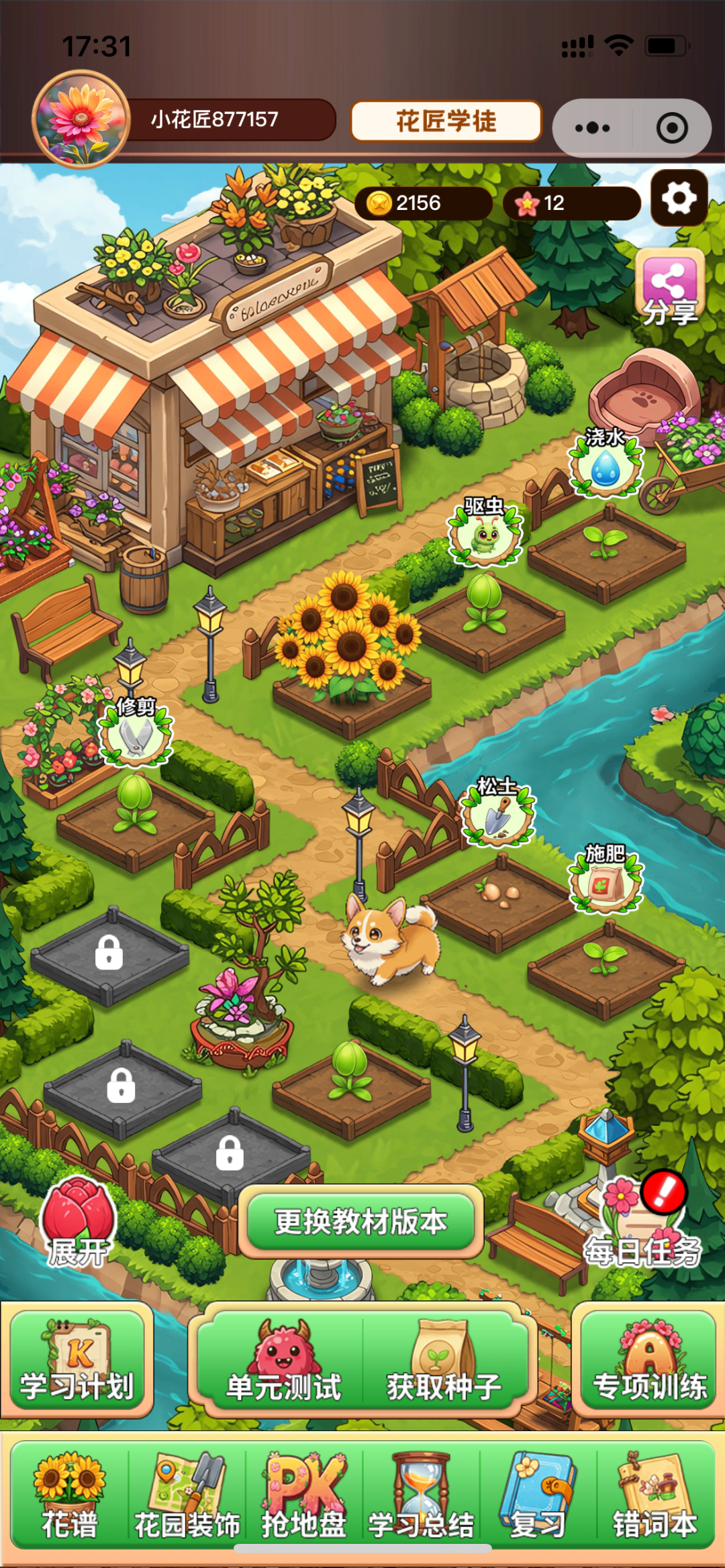The width and height of the screenshot is (725, 1568).
Task: Open the 错词本 wrong-word notebook
Action: (655, 1496)
